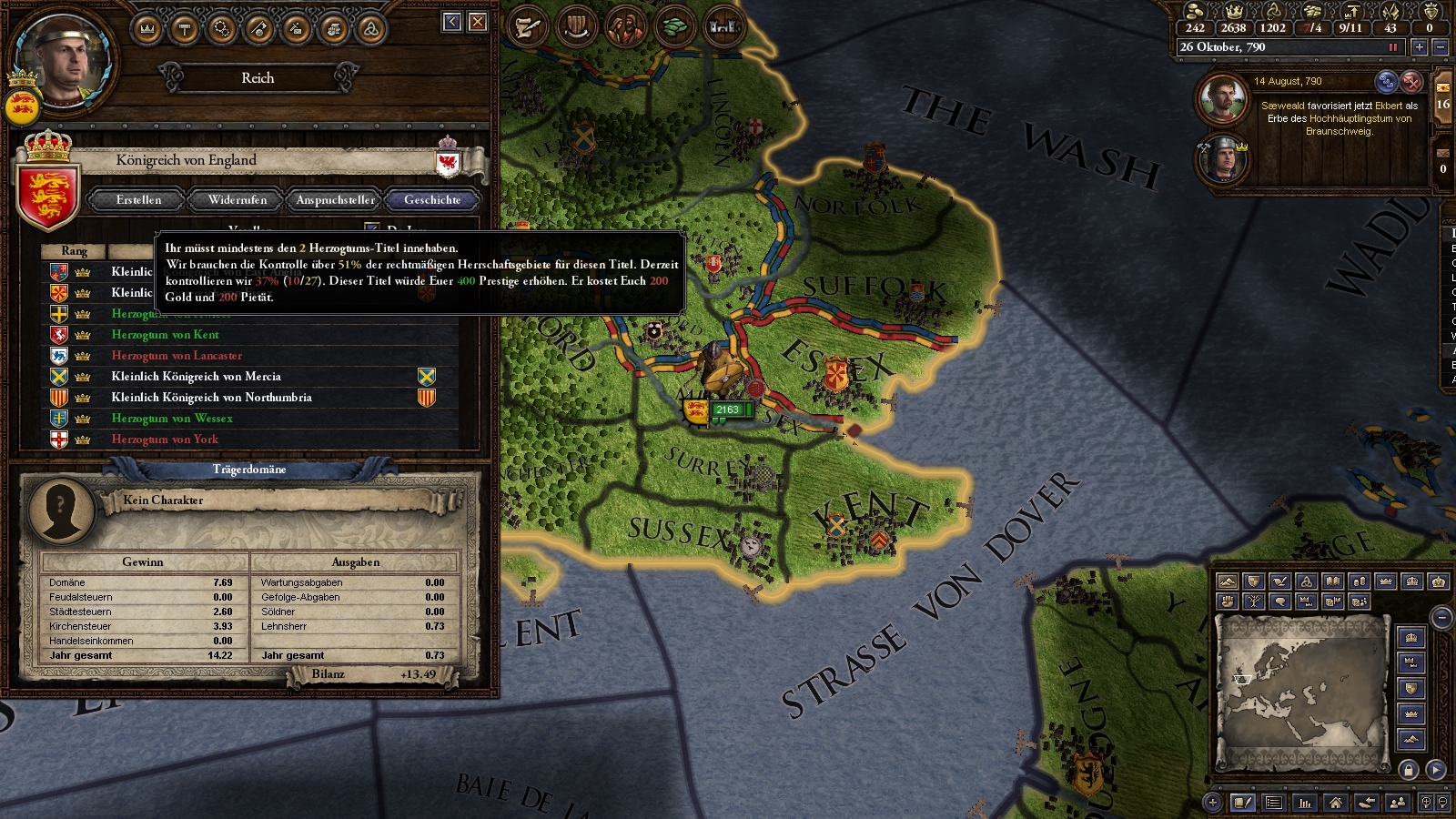Viewport: 1456px width, 819px height.
Task: Go back with the panel's left arrow button
Action: (x=452, y=22)
